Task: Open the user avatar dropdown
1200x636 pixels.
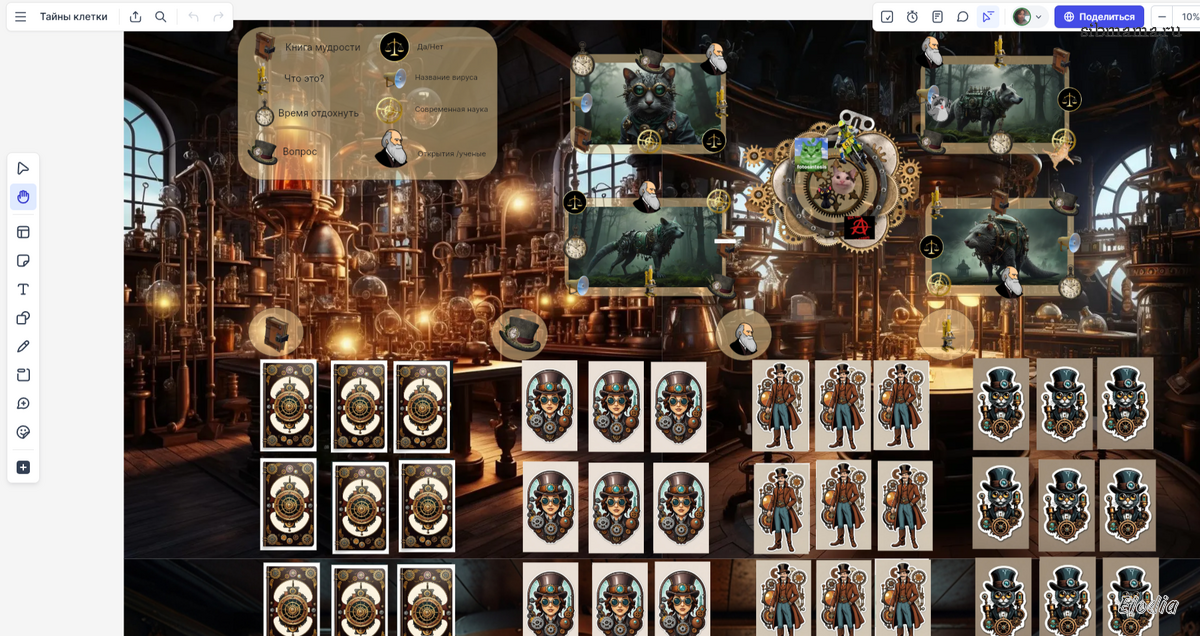Action: [1027, 17]
